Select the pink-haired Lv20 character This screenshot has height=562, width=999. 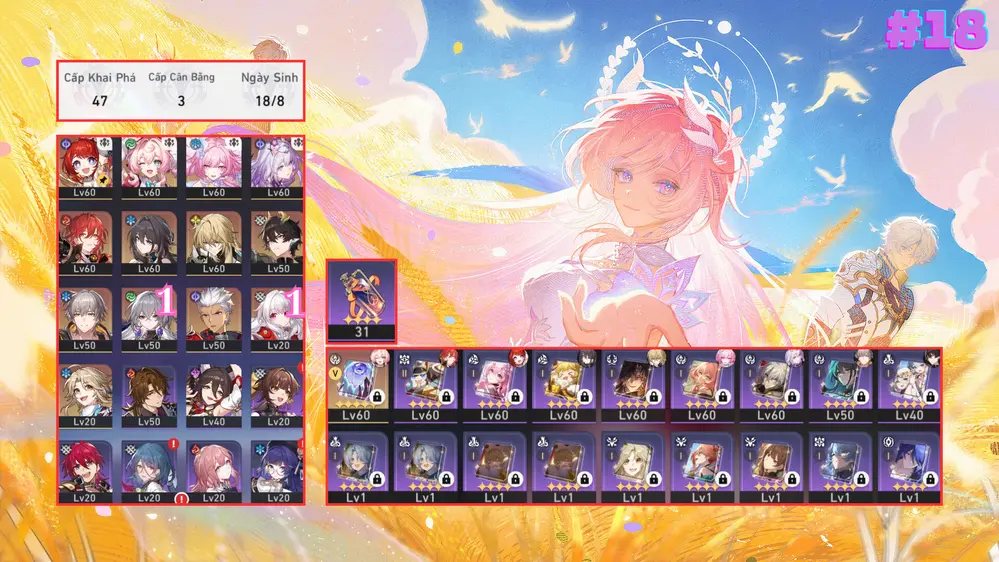[x=214, y=470]
